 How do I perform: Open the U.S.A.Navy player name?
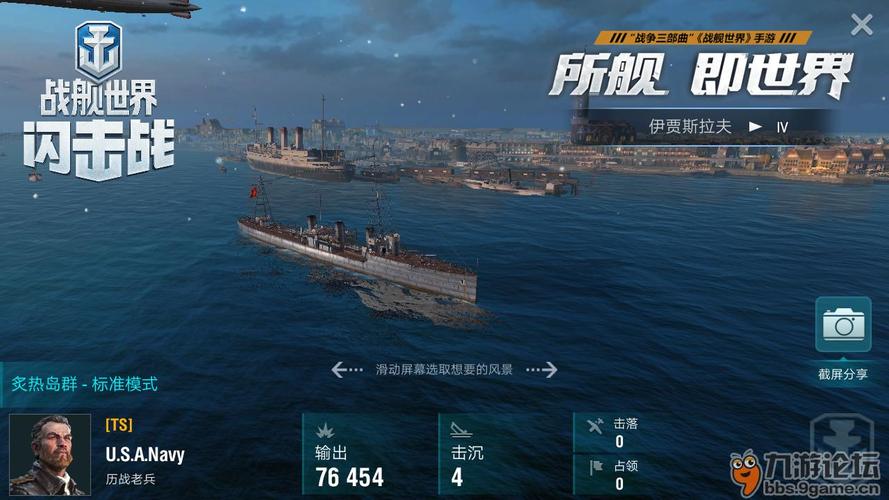(x=145, y=454)
